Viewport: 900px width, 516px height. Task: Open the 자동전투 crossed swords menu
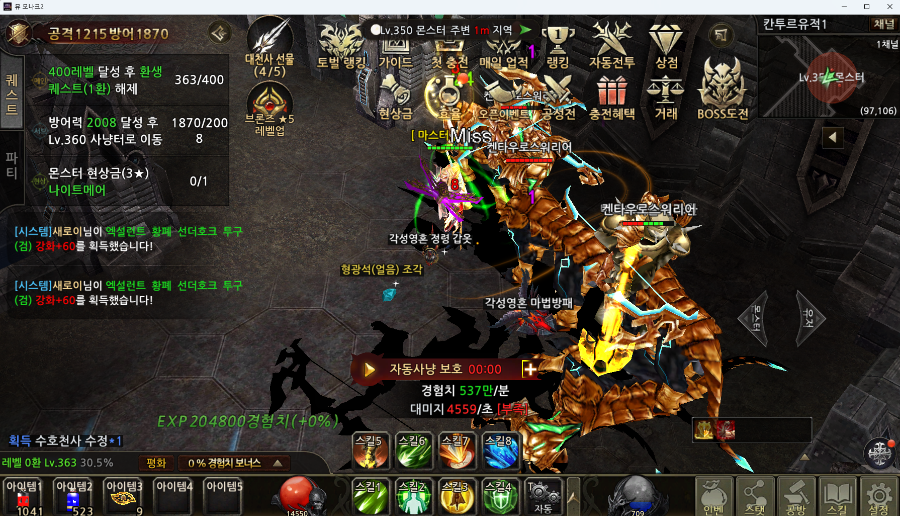pyautogui.click(x=611, y=46)
